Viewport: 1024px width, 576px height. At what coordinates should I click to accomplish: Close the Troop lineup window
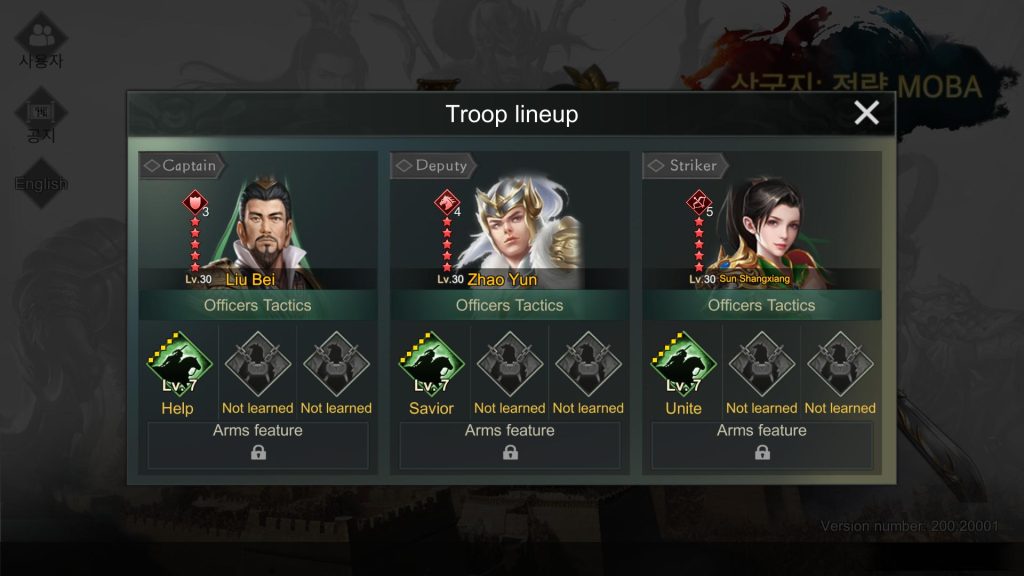[x=866, y=113]
